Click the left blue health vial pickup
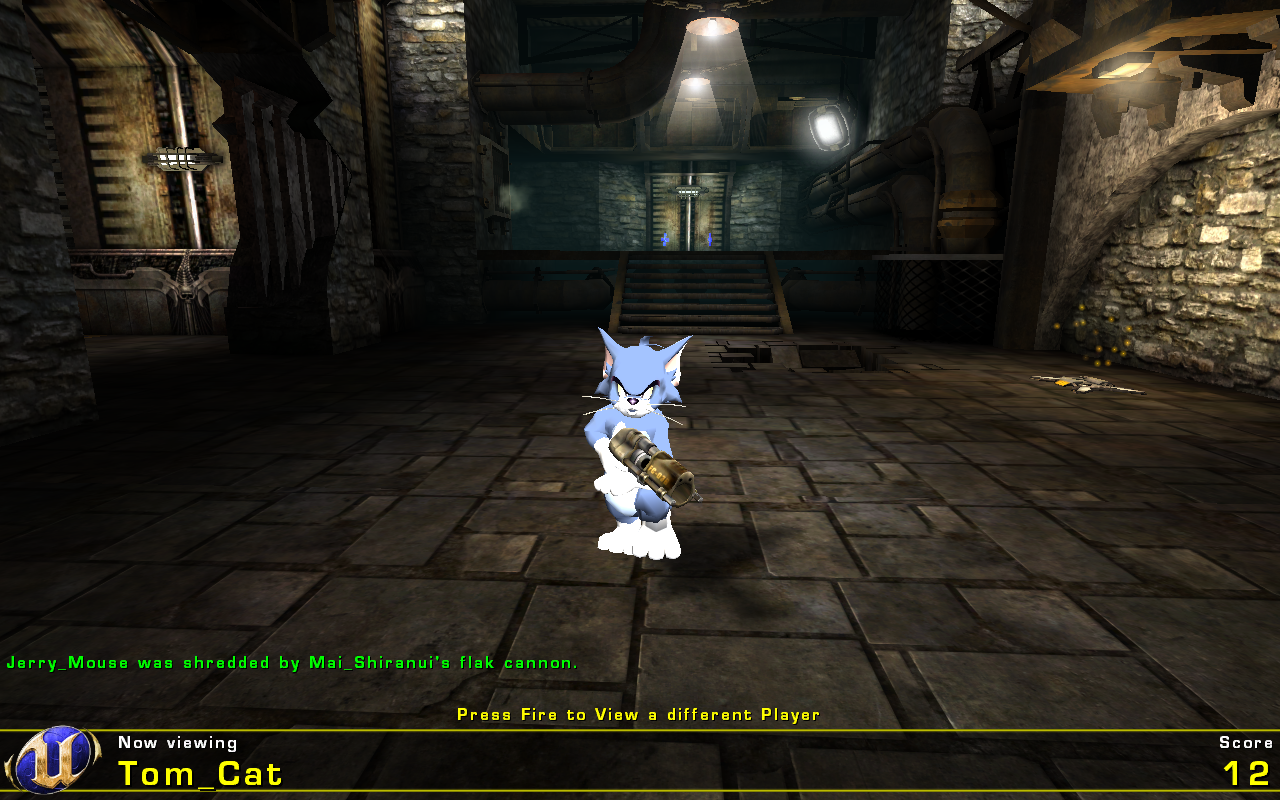The image size is (1280, 800). click(663, 240)
